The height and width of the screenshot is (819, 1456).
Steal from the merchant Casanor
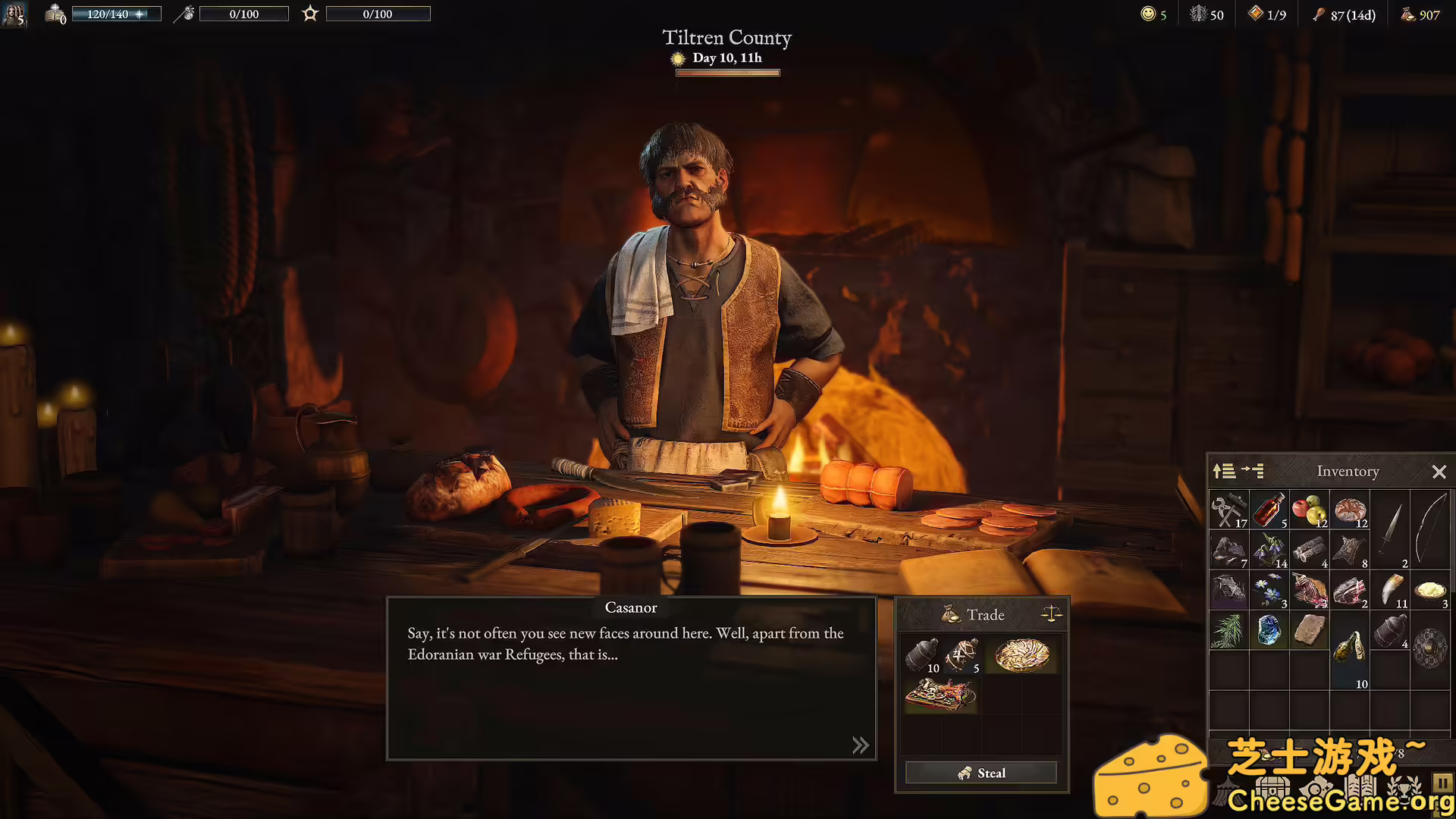(981, 773)
